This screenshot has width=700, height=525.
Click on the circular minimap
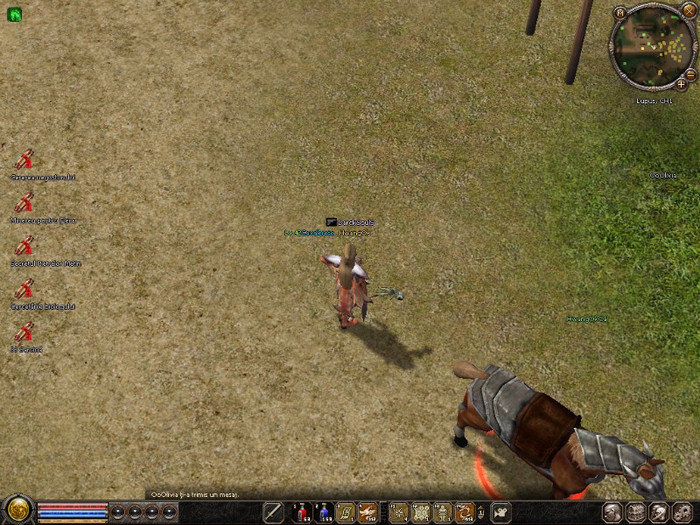[x=652, y=45]
